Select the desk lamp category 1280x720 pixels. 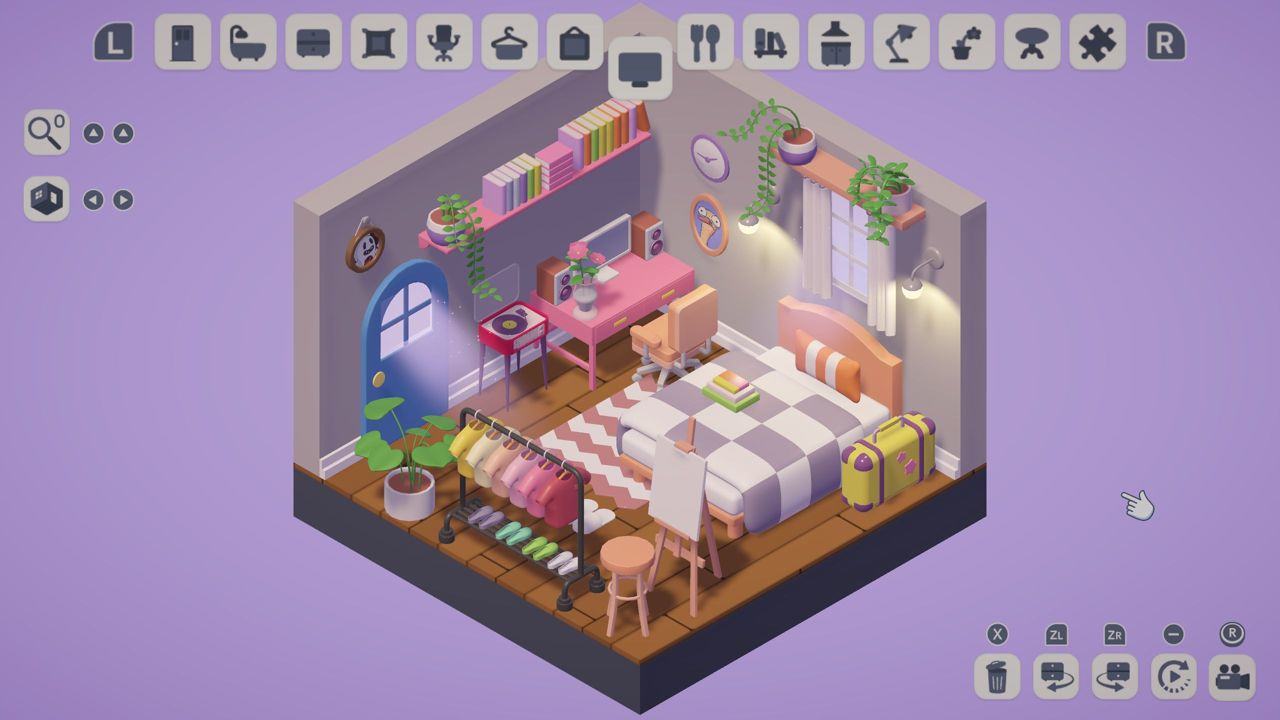[x=901, y=43]
